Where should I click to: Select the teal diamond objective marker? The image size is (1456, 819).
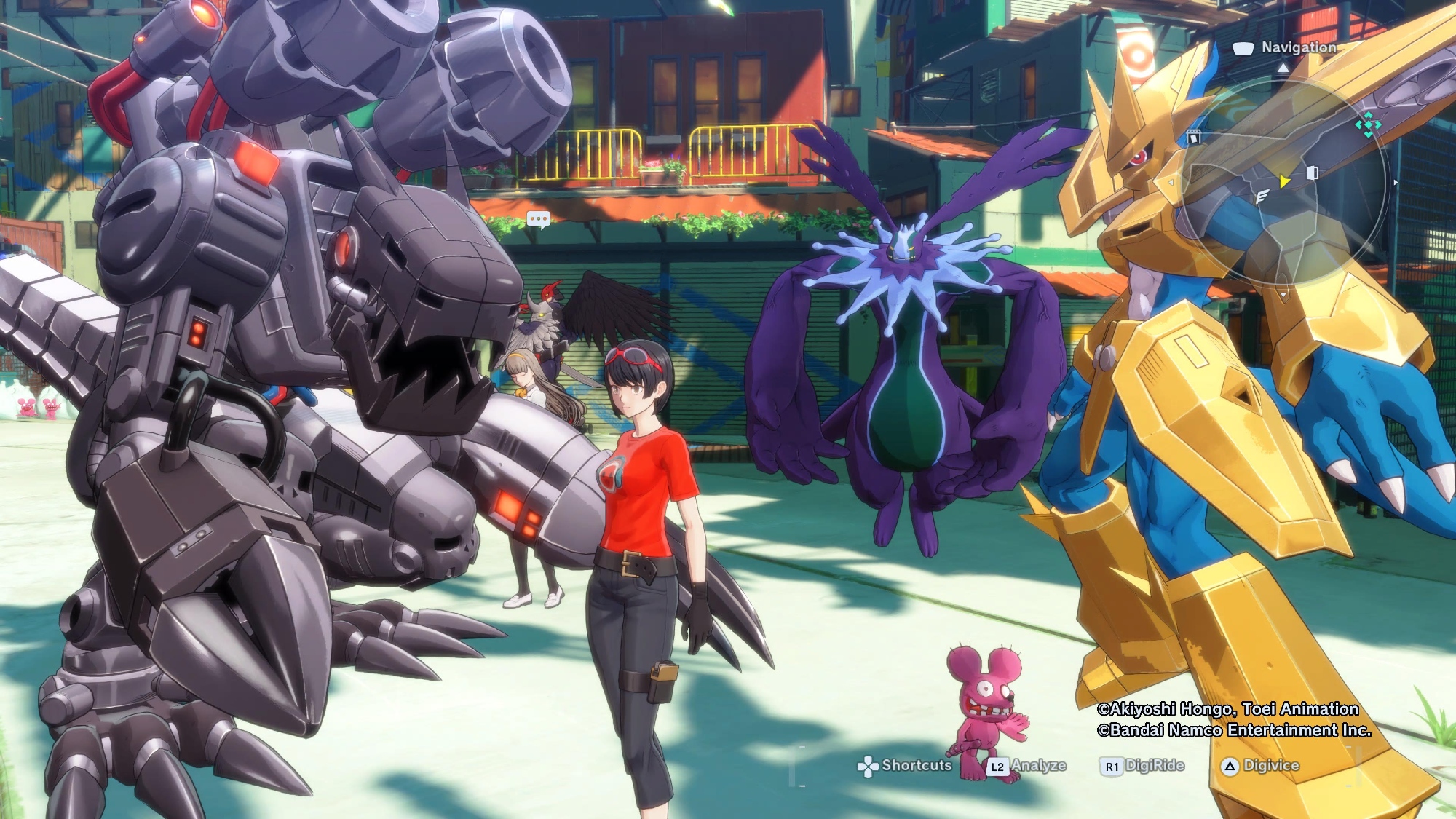tap(1368, 125)
